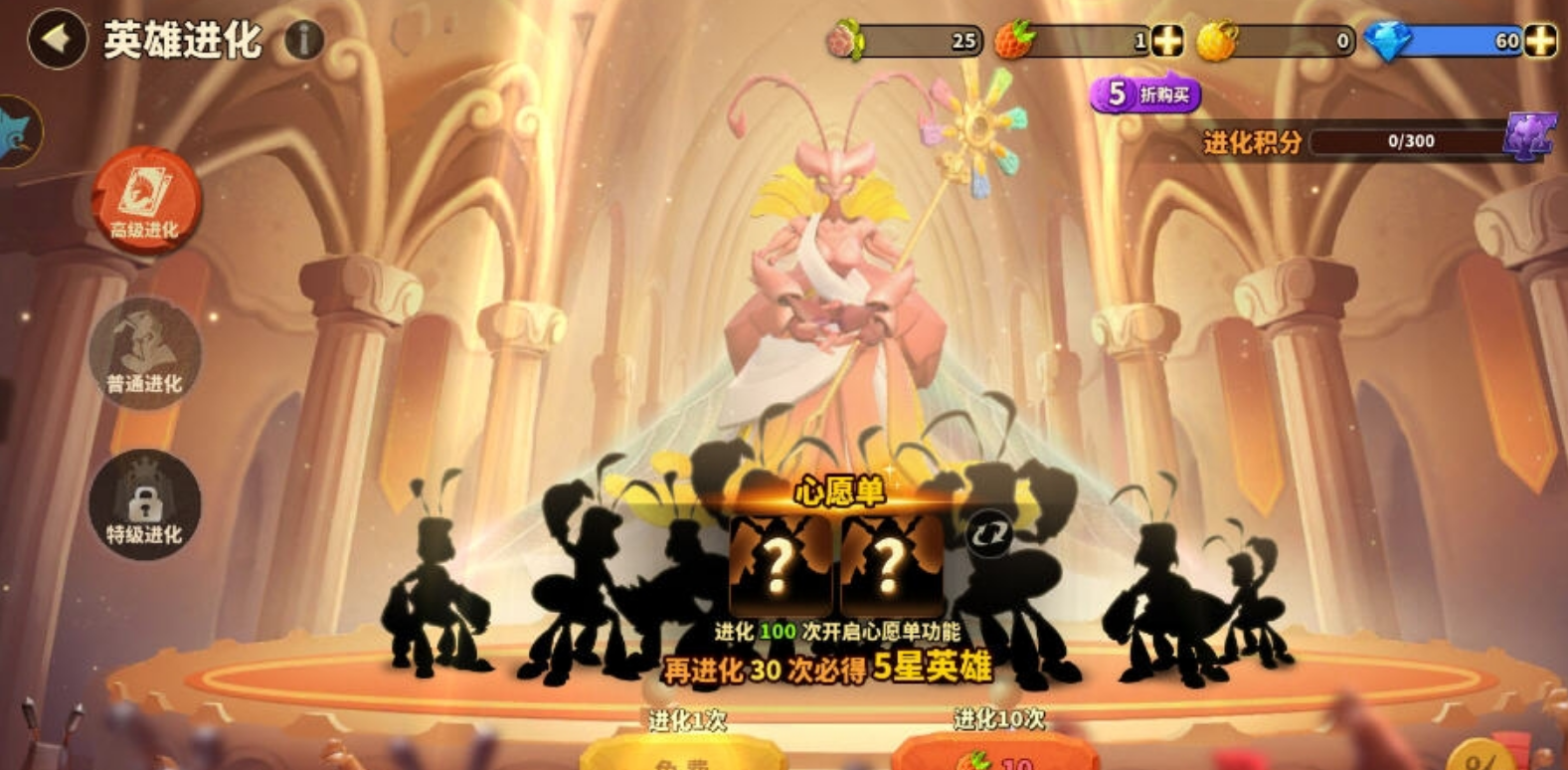1568x770 pixels.
Task: Select the left question-mark wish list slot
Action: [780, 564]
